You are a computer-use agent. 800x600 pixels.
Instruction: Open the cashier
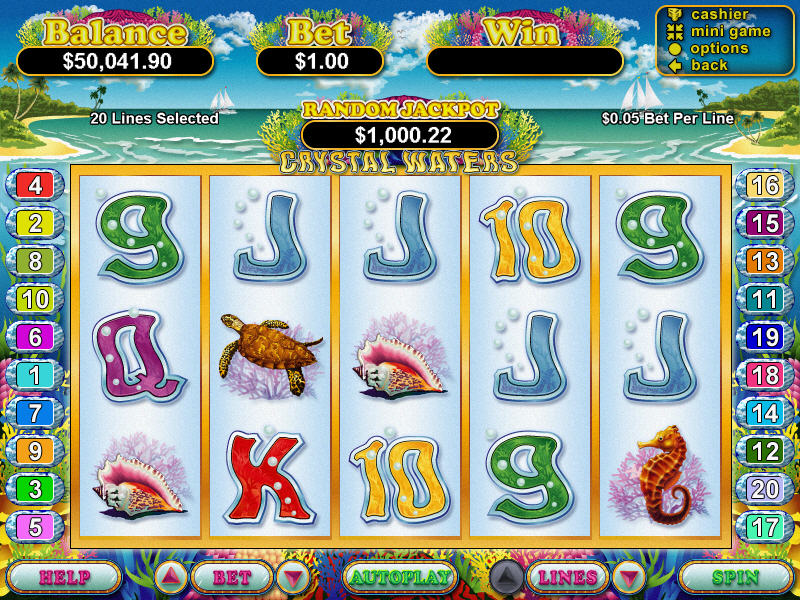click(717, 14)
